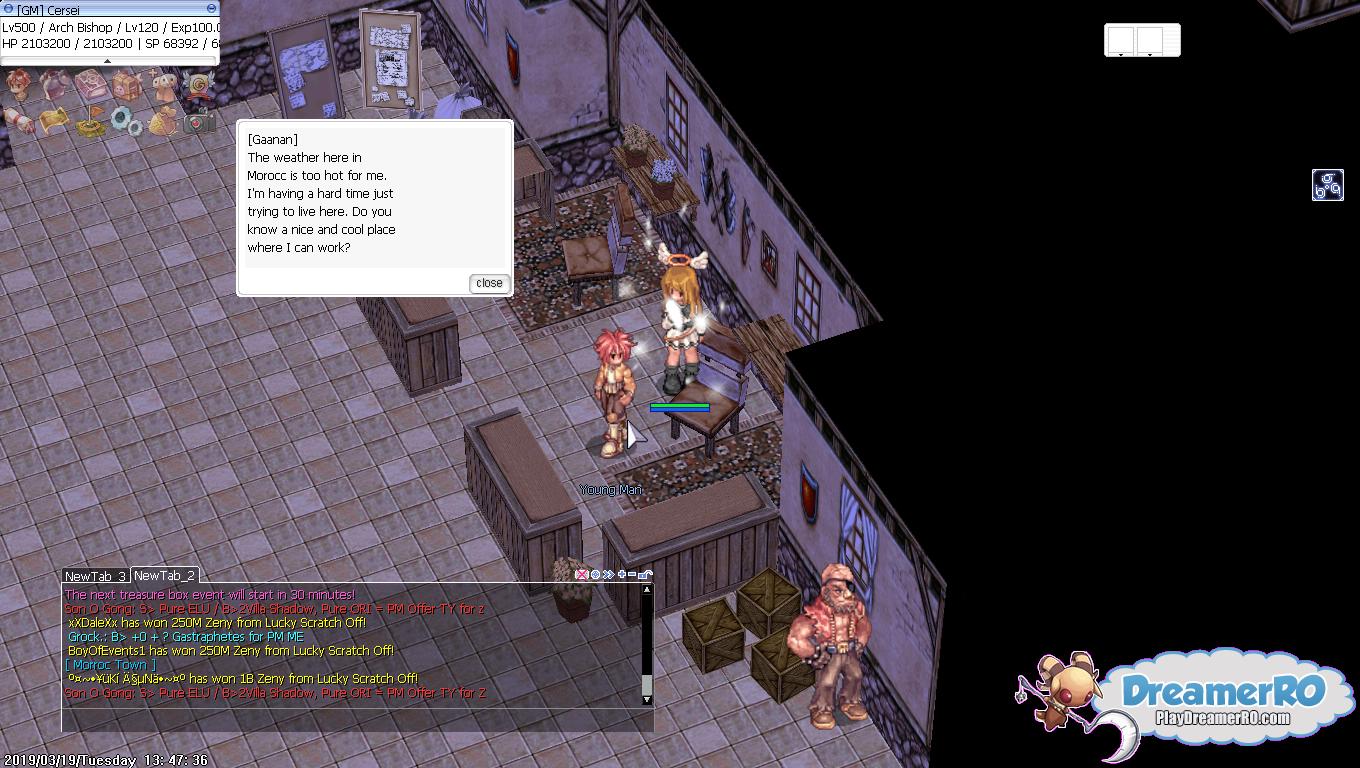Expand the basic info window arrow bar
Viewport: 1360px width, 768px height.
[x=108, y=61]
